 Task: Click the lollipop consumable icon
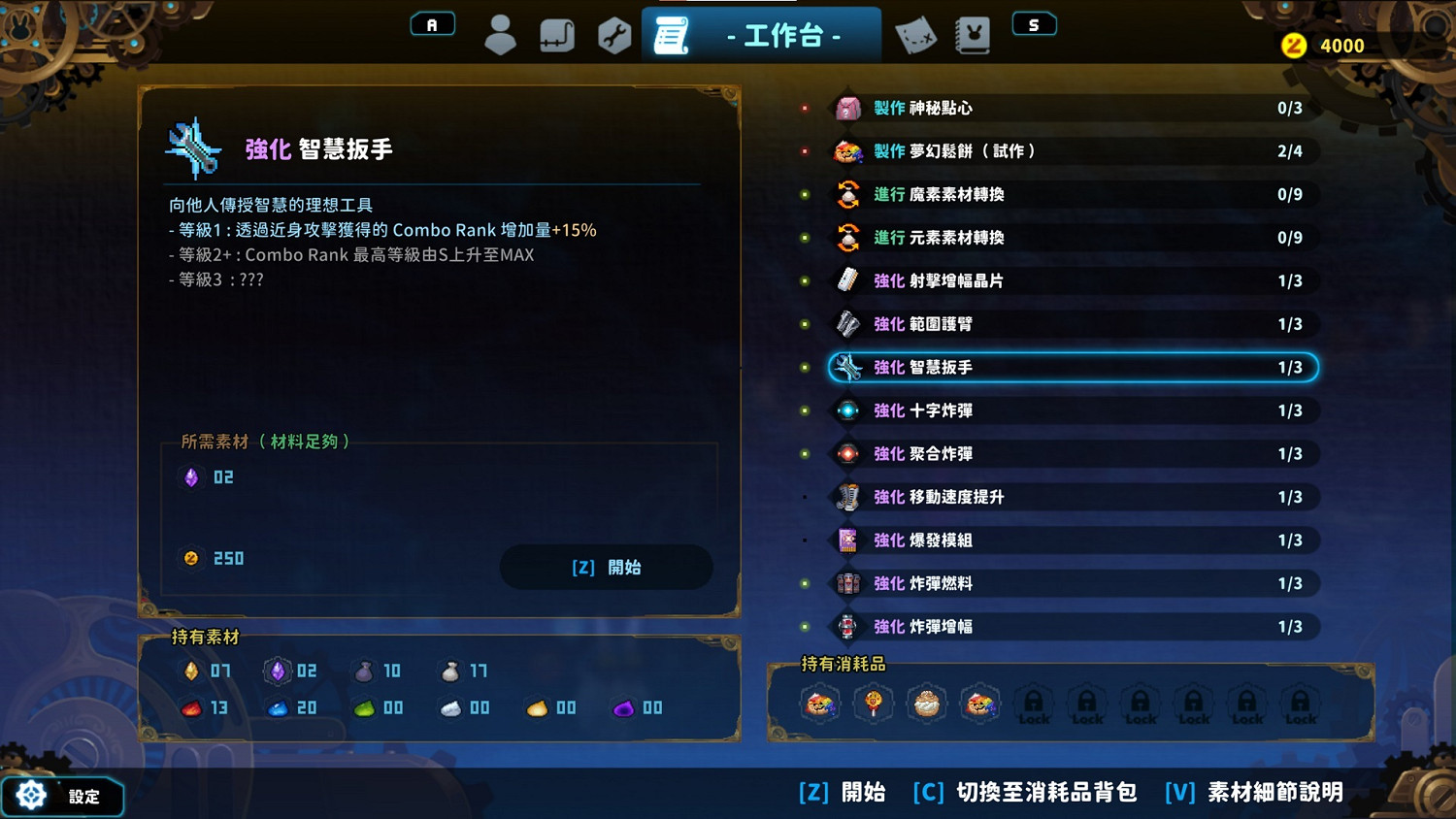874,704
